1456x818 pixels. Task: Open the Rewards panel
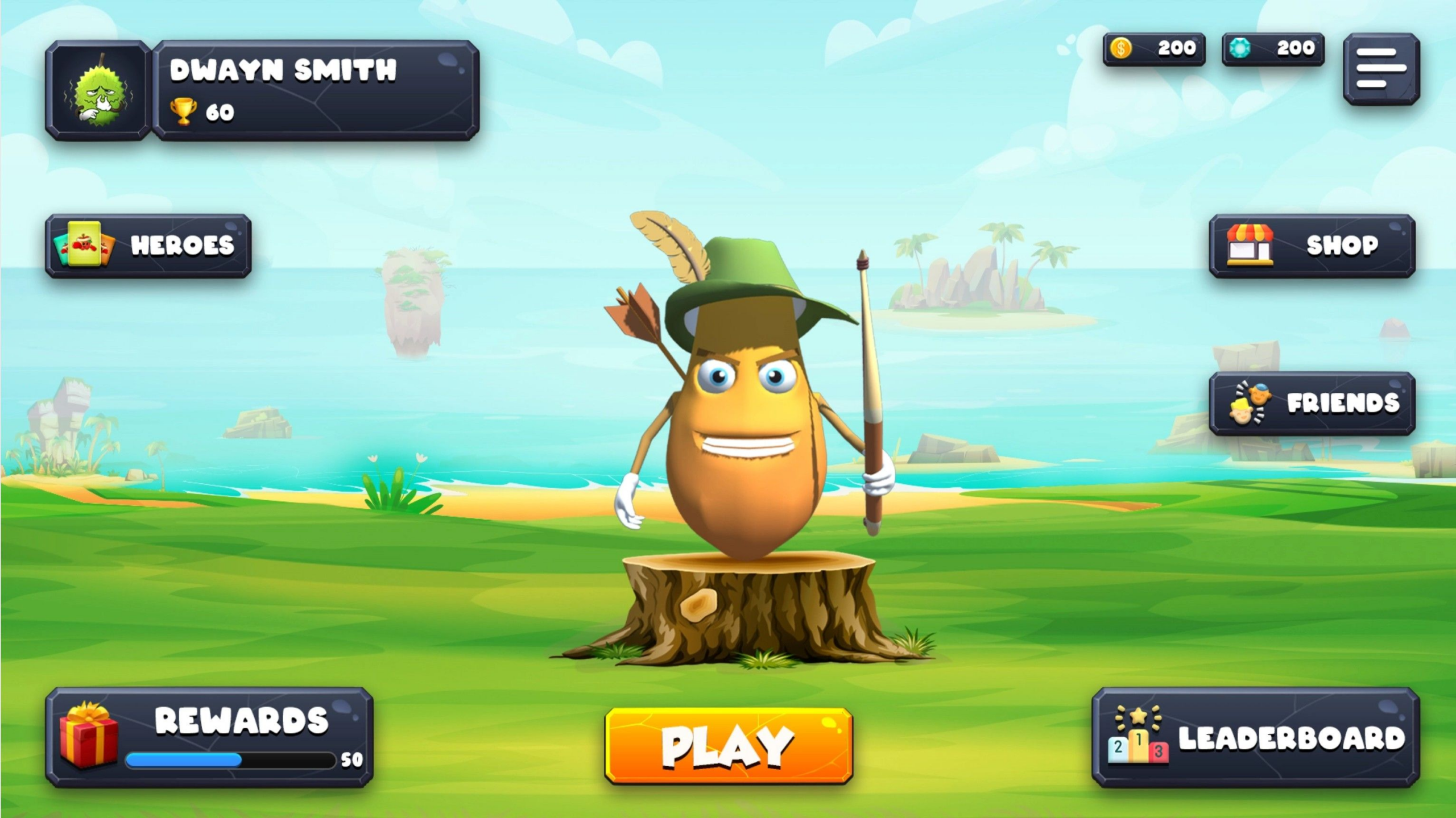pos(209,737)
